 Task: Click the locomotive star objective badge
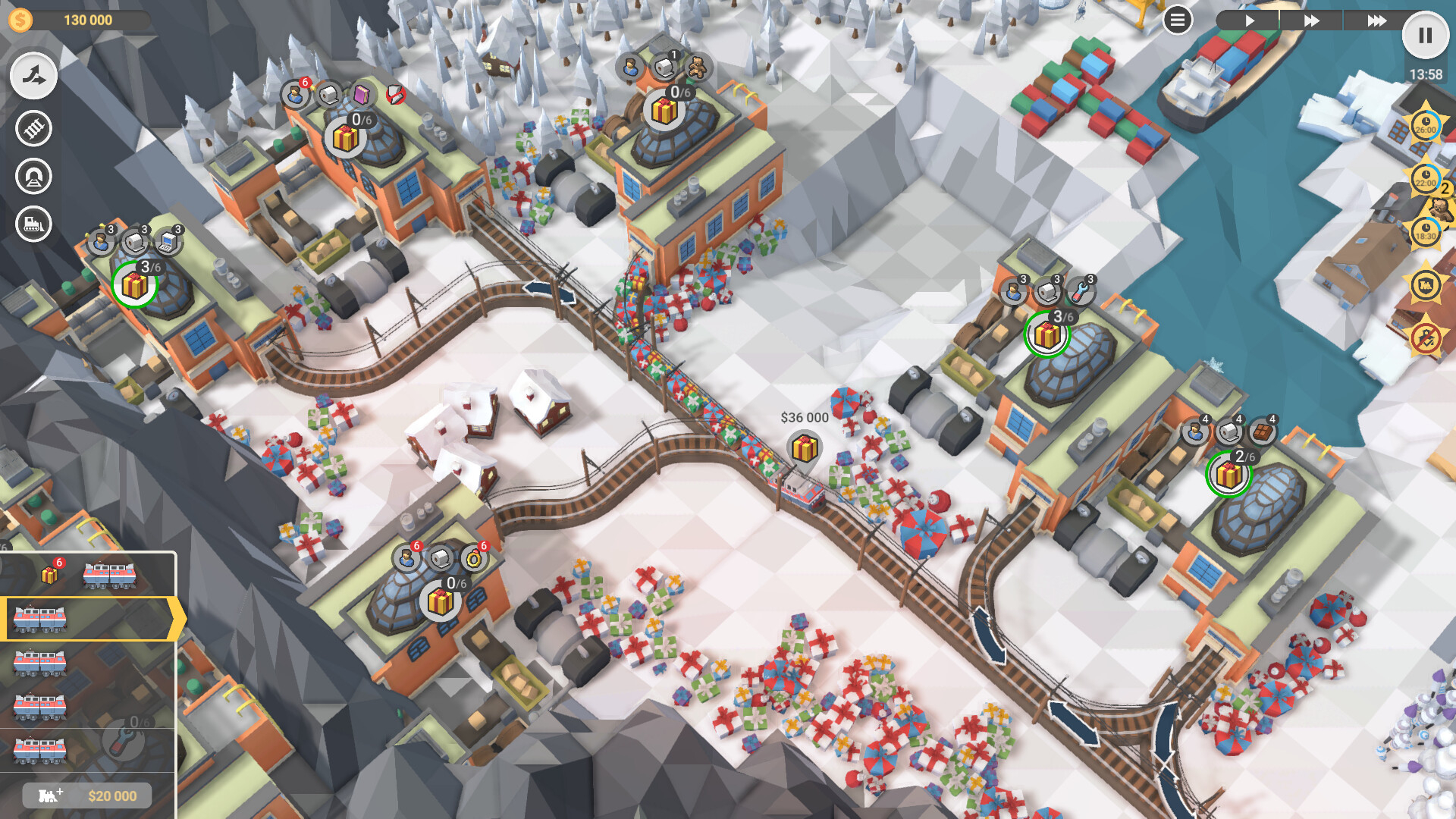pyautogui.click(x=1427, y=284)
